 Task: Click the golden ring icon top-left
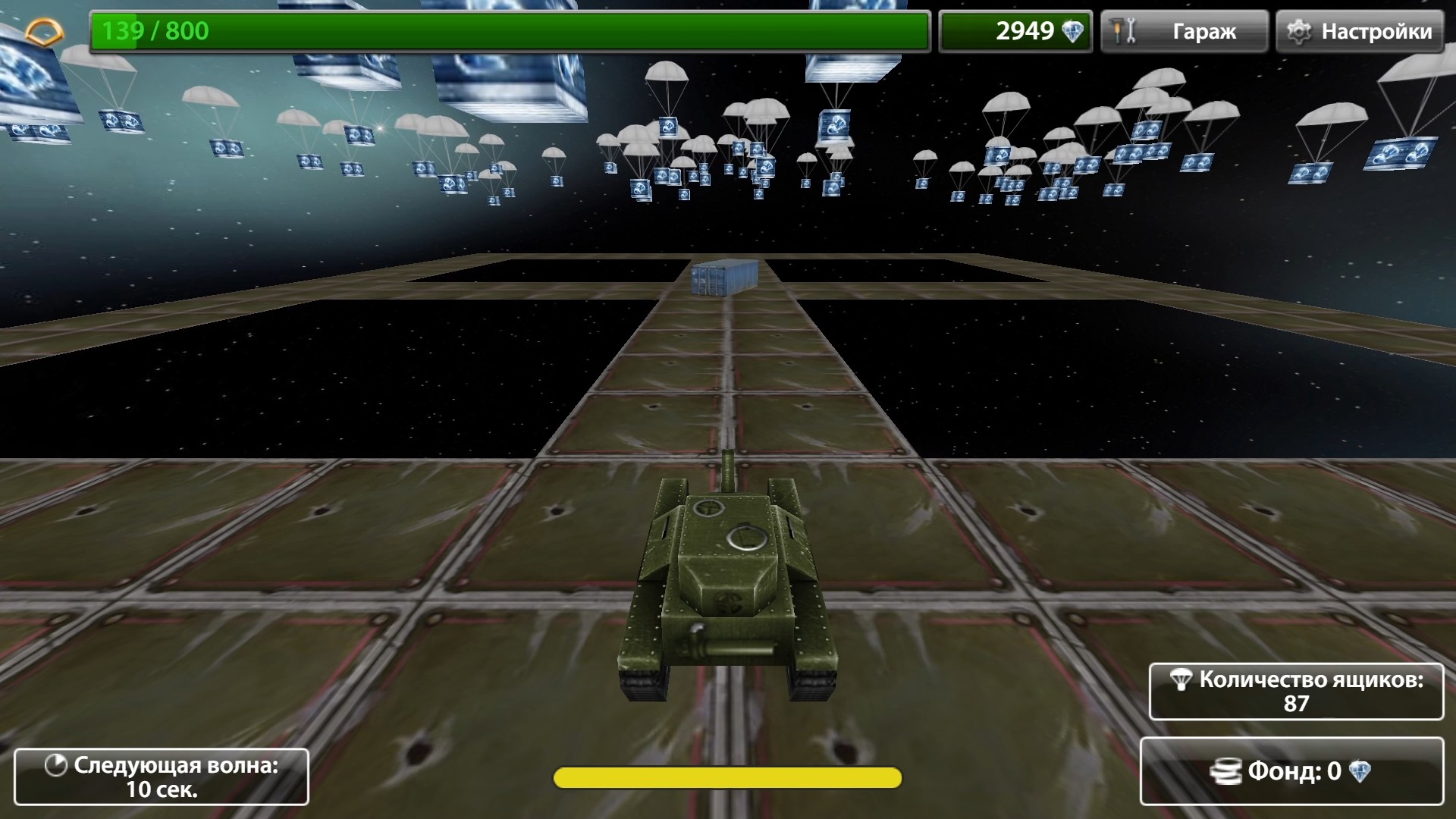(x=43, y=30)
